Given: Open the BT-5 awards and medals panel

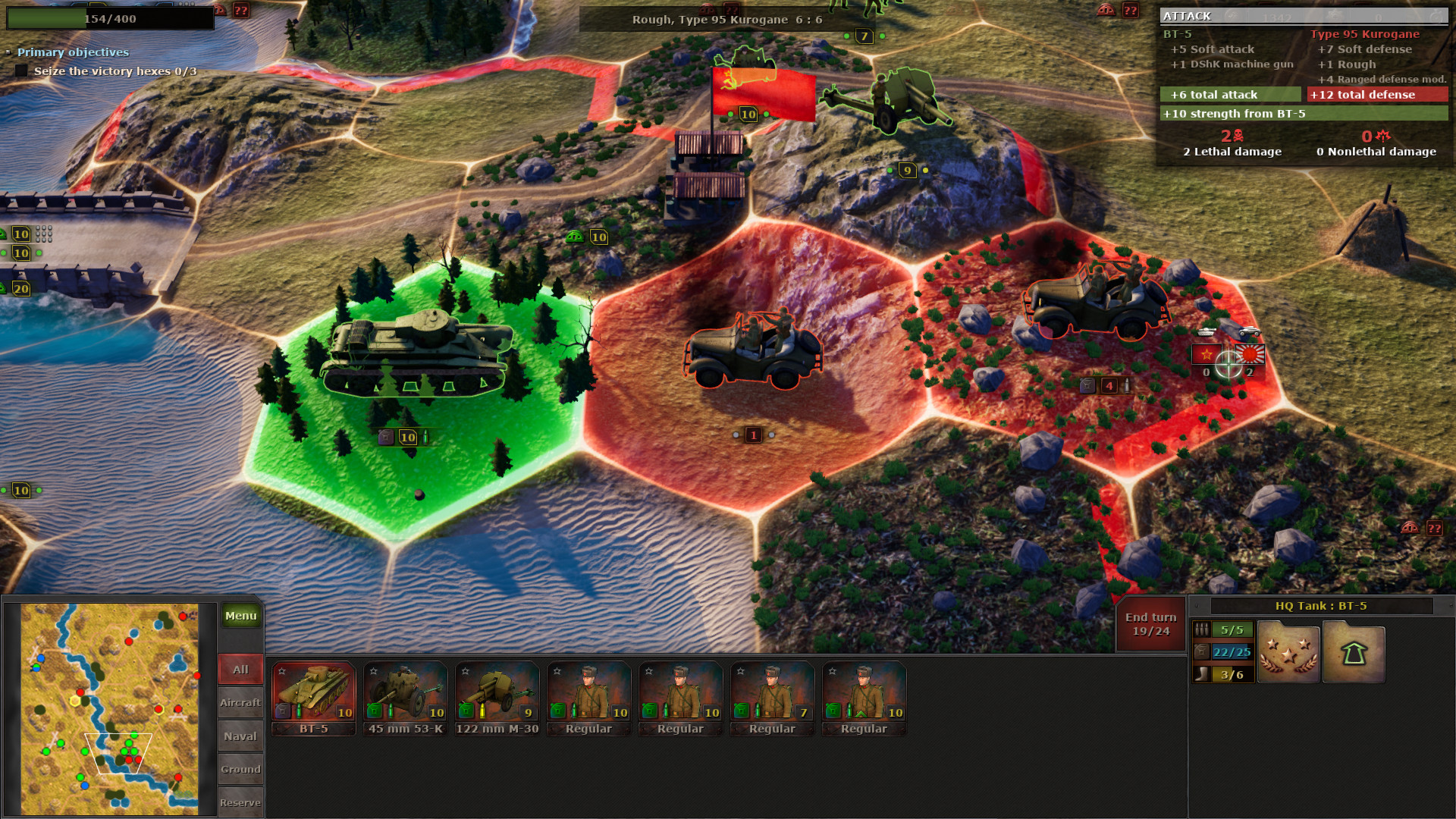Looking at the screenshot, I should tap(1288, 652).
